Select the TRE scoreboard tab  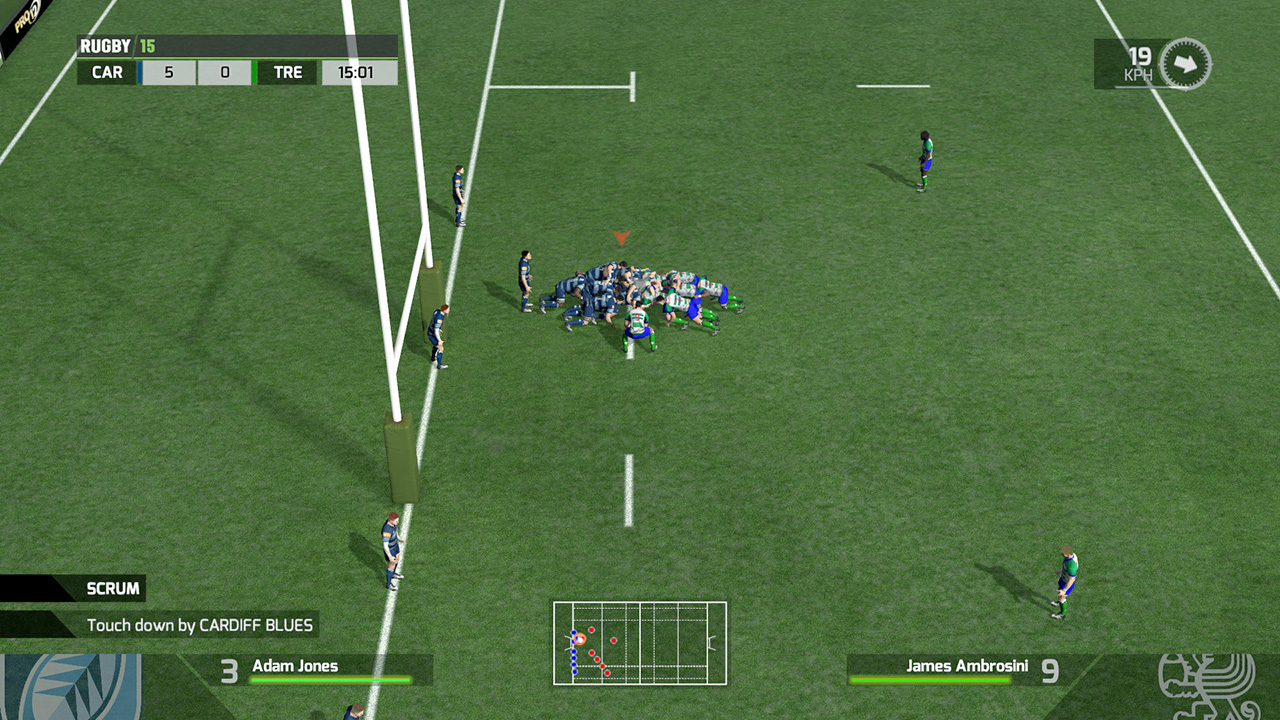(x=286, y=72)
